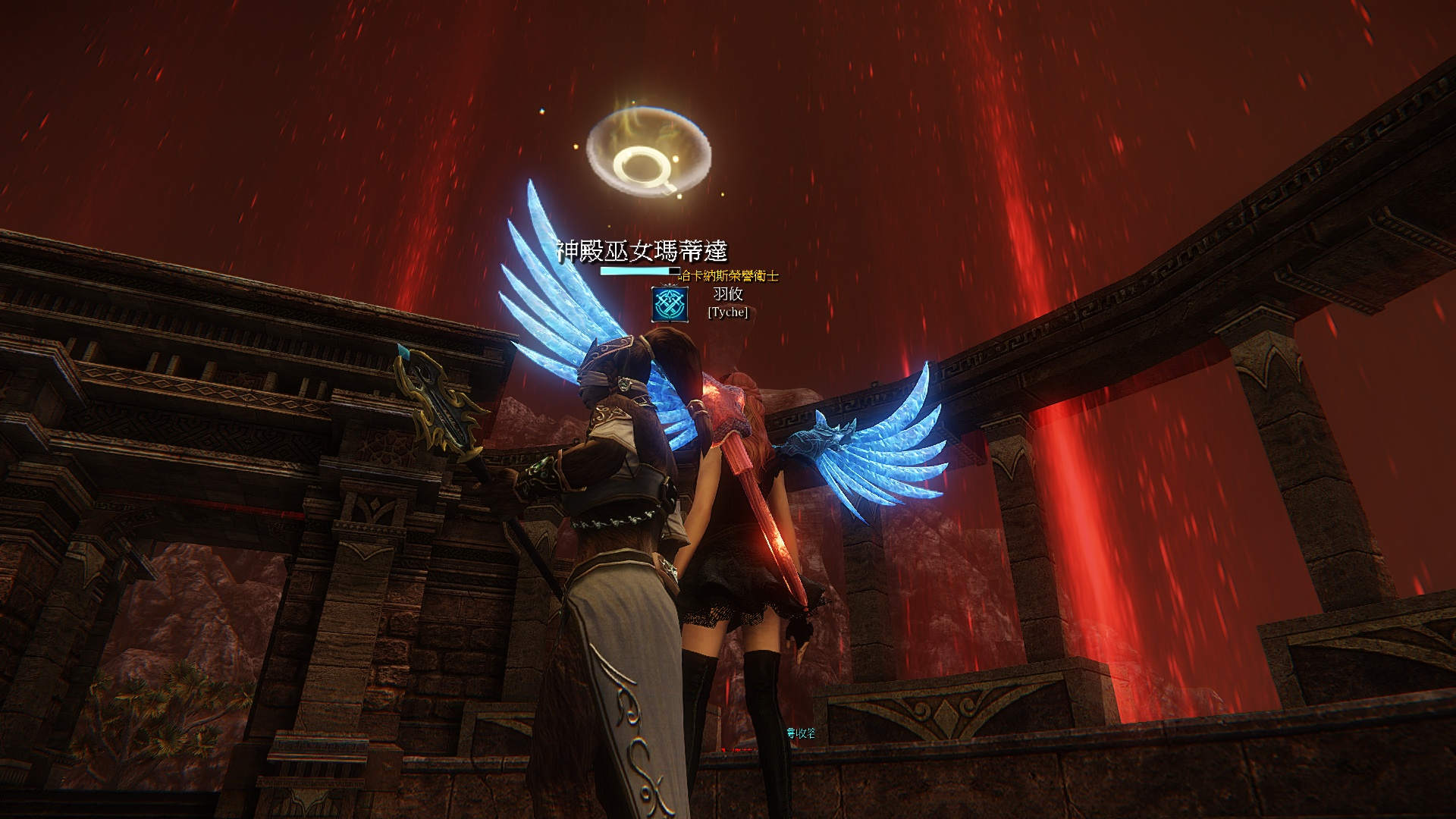Click the crossed-swords guild emblem icon

(670, 303)
